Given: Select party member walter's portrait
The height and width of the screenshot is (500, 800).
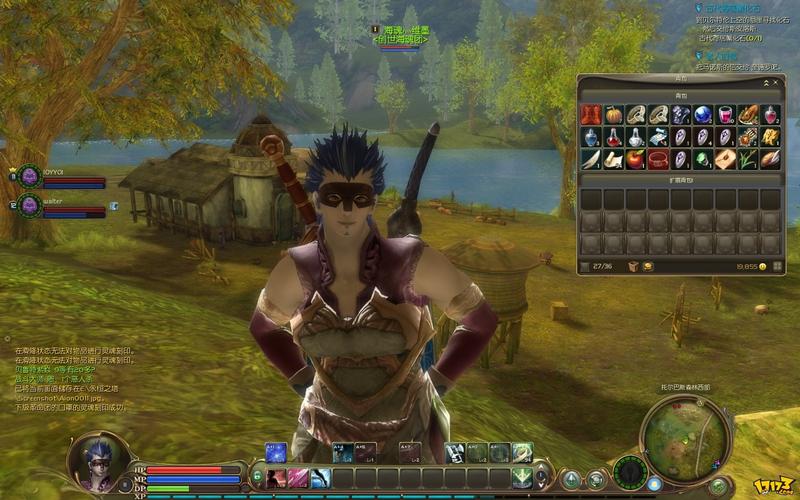Looking at the screenshot, I should [x=29, y=206].
